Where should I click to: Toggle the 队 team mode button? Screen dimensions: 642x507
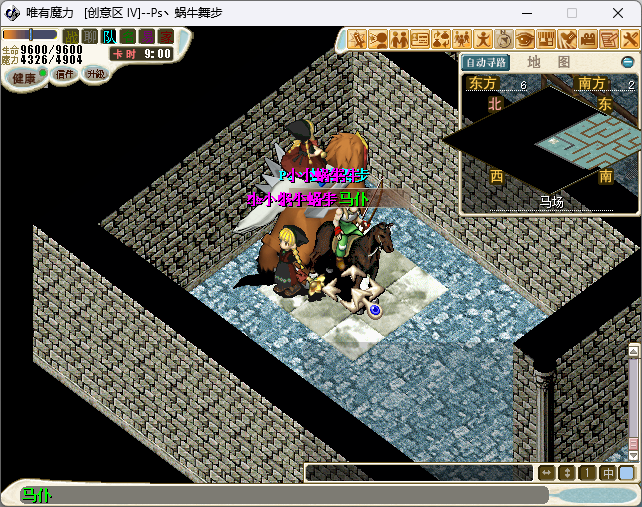pos(109,37)
